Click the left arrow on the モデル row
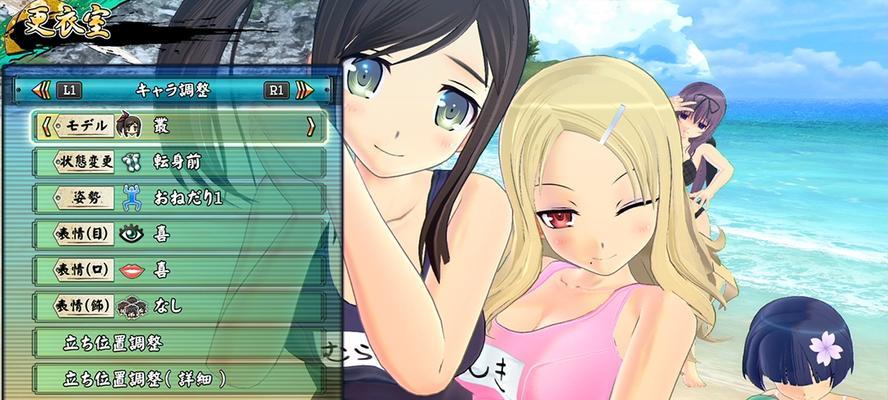The image size is (888, 400). click(44, 127)
